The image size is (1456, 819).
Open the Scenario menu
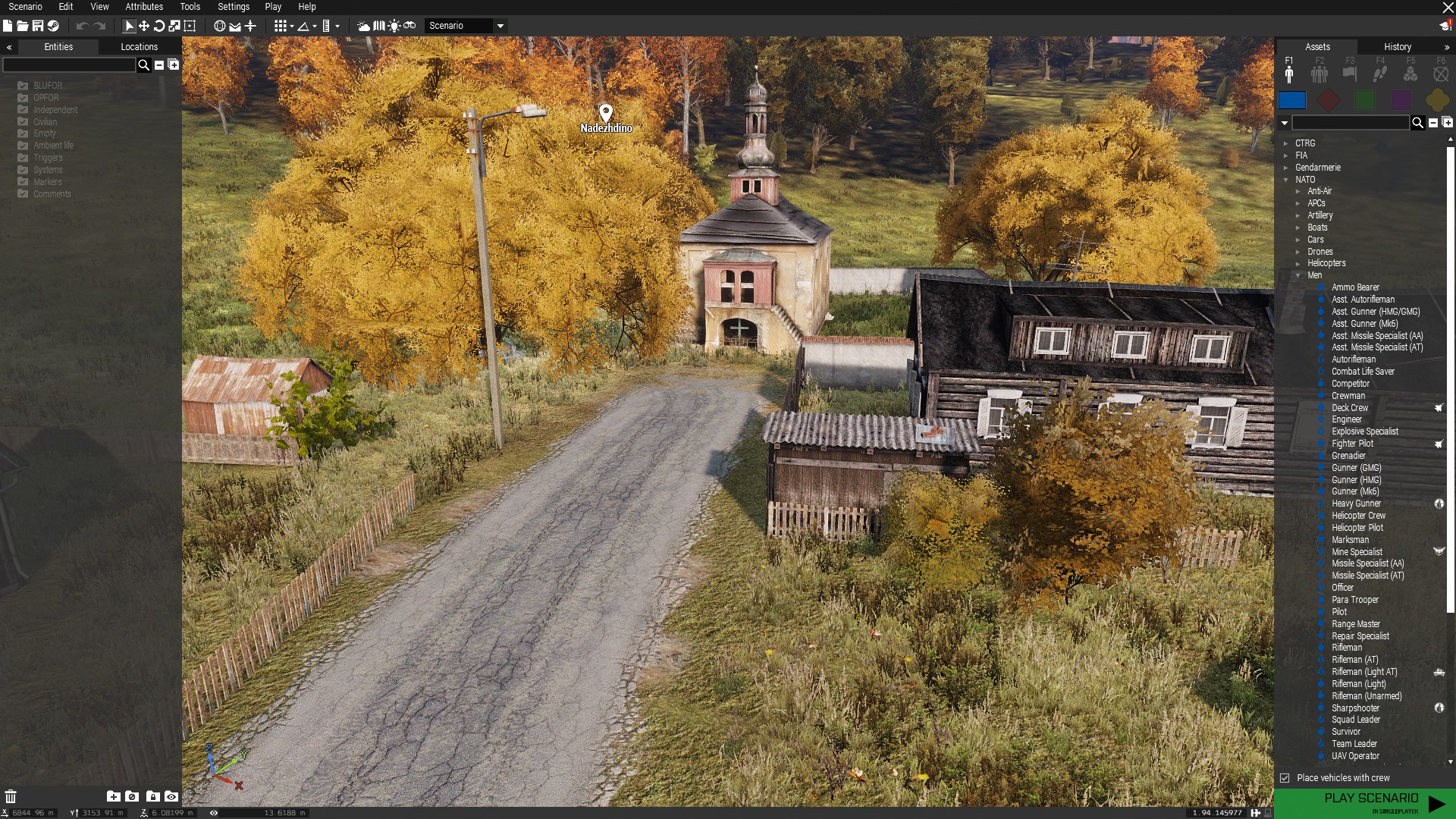click(25, 7)
